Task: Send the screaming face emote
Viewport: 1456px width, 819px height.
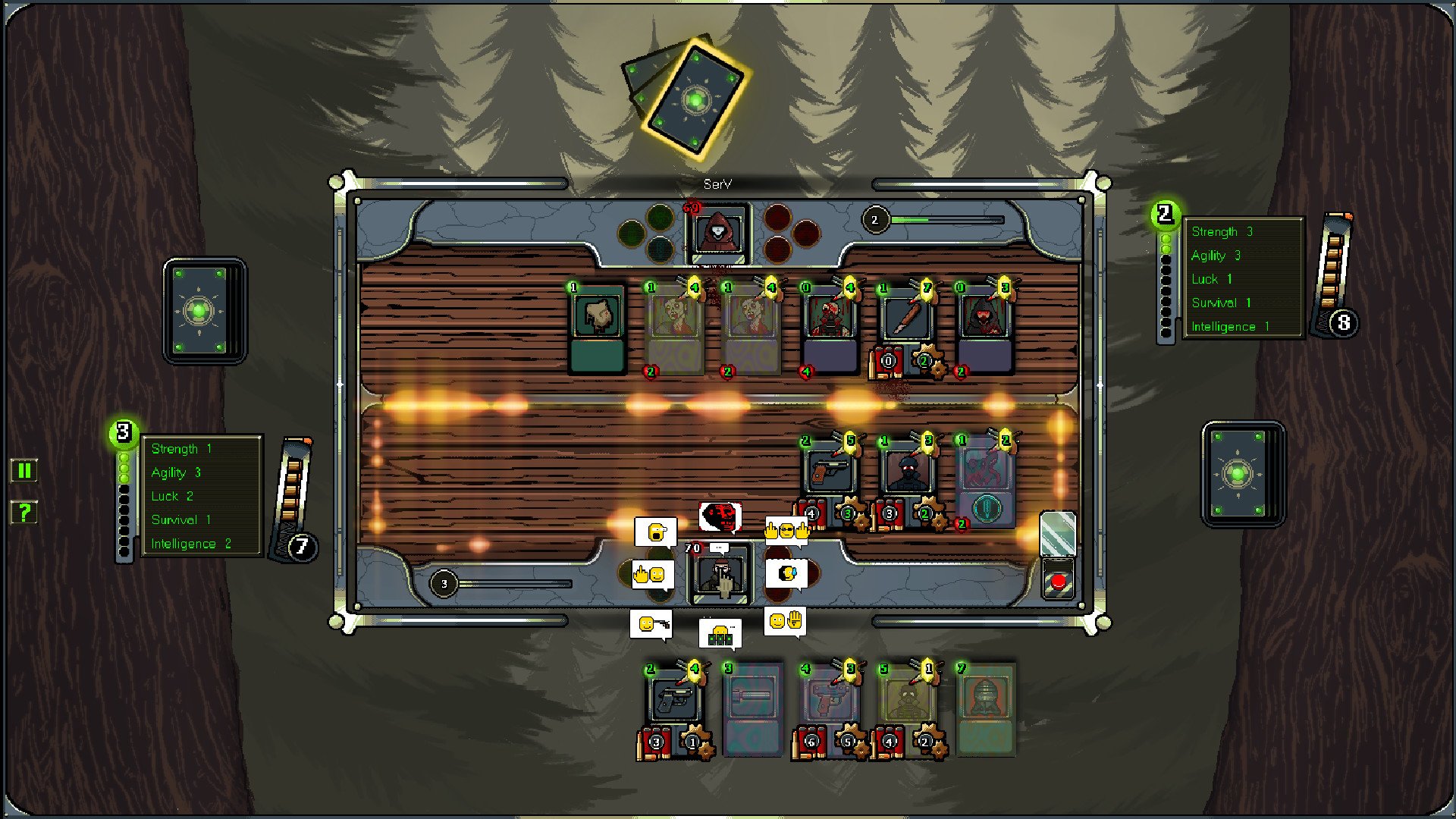Action: pos(654,532)
